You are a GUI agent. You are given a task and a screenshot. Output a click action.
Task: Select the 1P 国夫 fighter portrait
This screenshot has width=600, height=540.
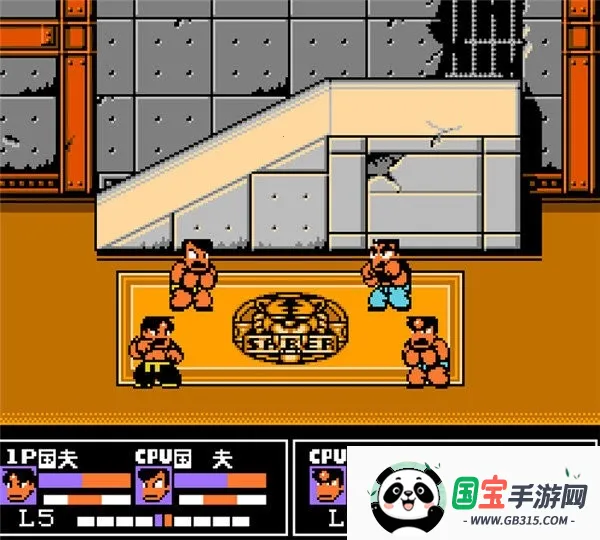point(23,489)
